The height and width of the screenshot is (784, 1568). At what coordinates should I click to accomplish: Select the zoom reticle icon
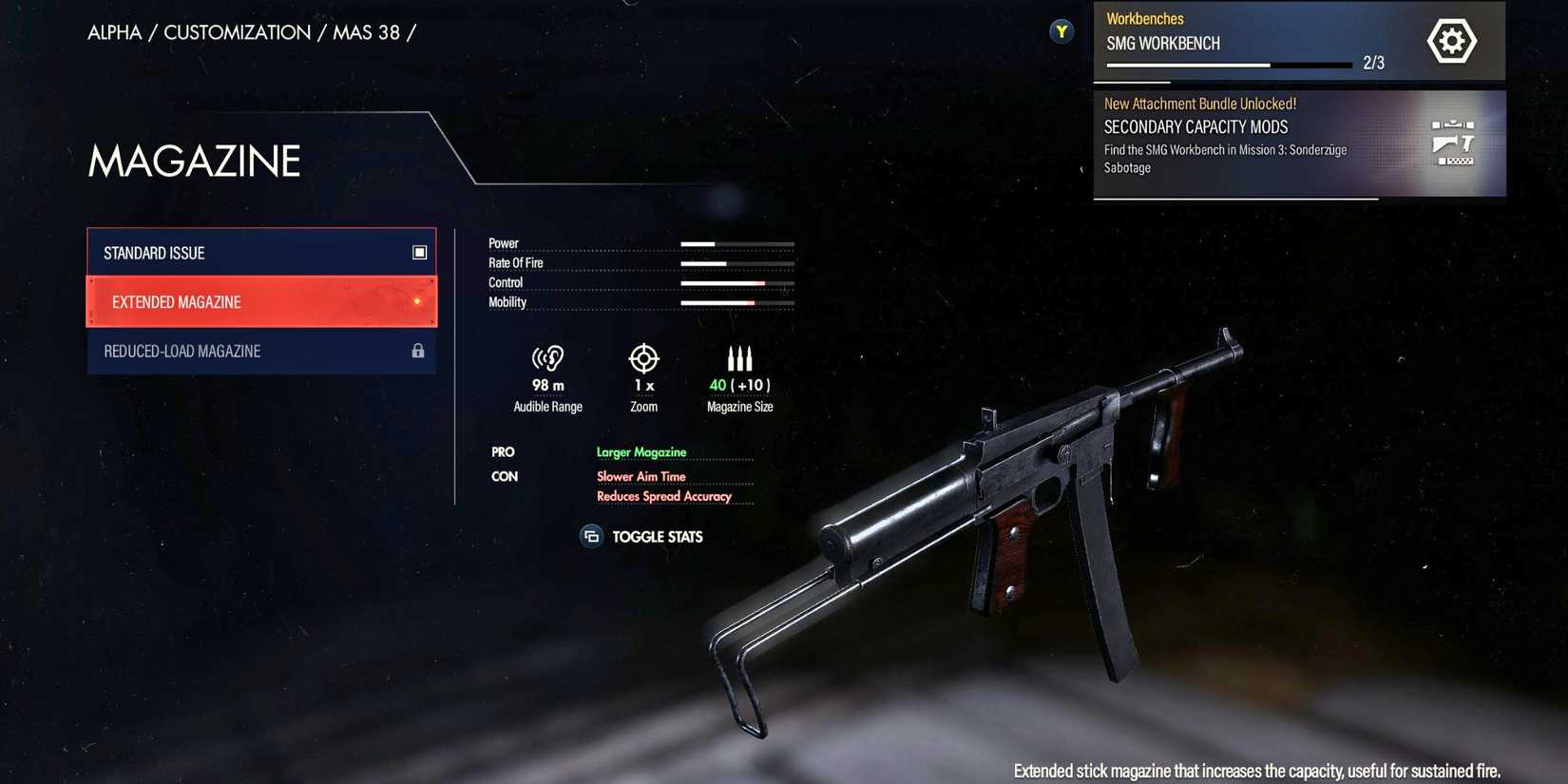pyautogui.click(x=643, y=358)
